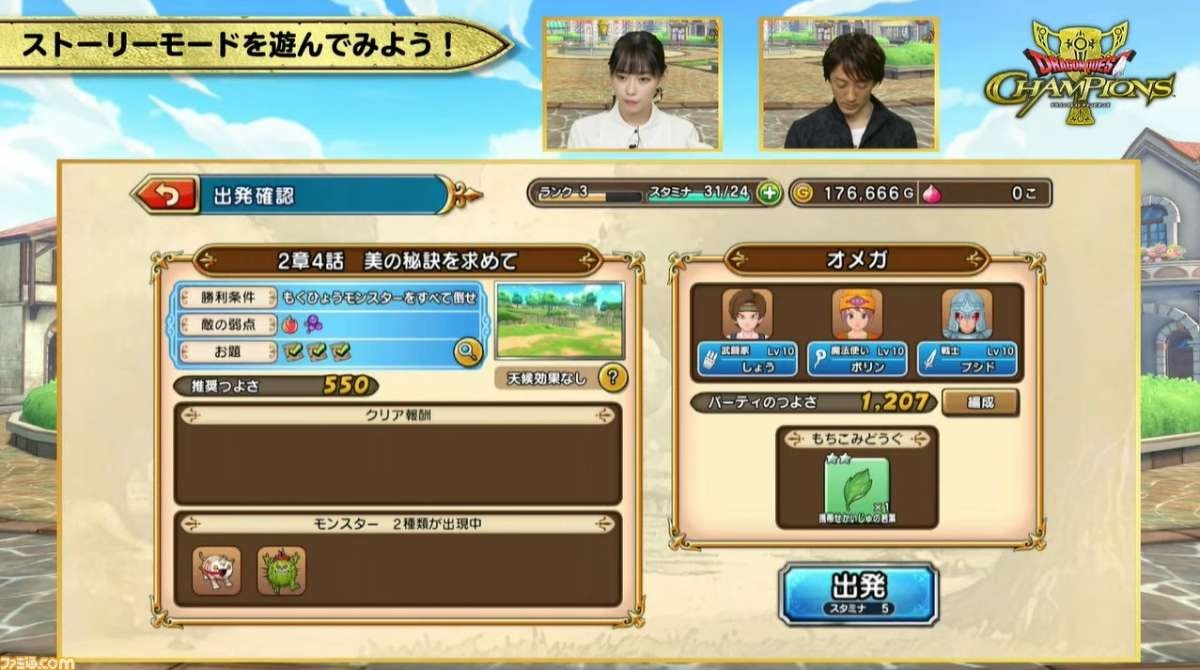Image resolution: width=1200 pixels, height=670 pixels.
Task: Choose the World Tree leaf item
Action: 856,487
